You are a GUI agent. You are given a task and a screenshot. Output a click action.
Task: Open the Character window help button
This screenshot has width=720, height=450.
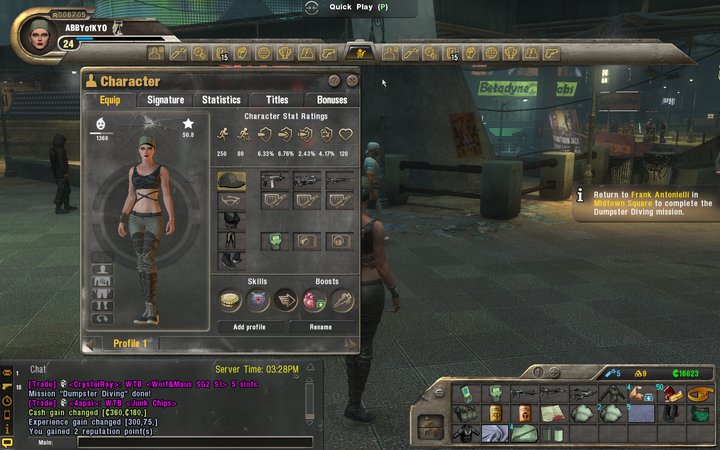tap(336, 80)
